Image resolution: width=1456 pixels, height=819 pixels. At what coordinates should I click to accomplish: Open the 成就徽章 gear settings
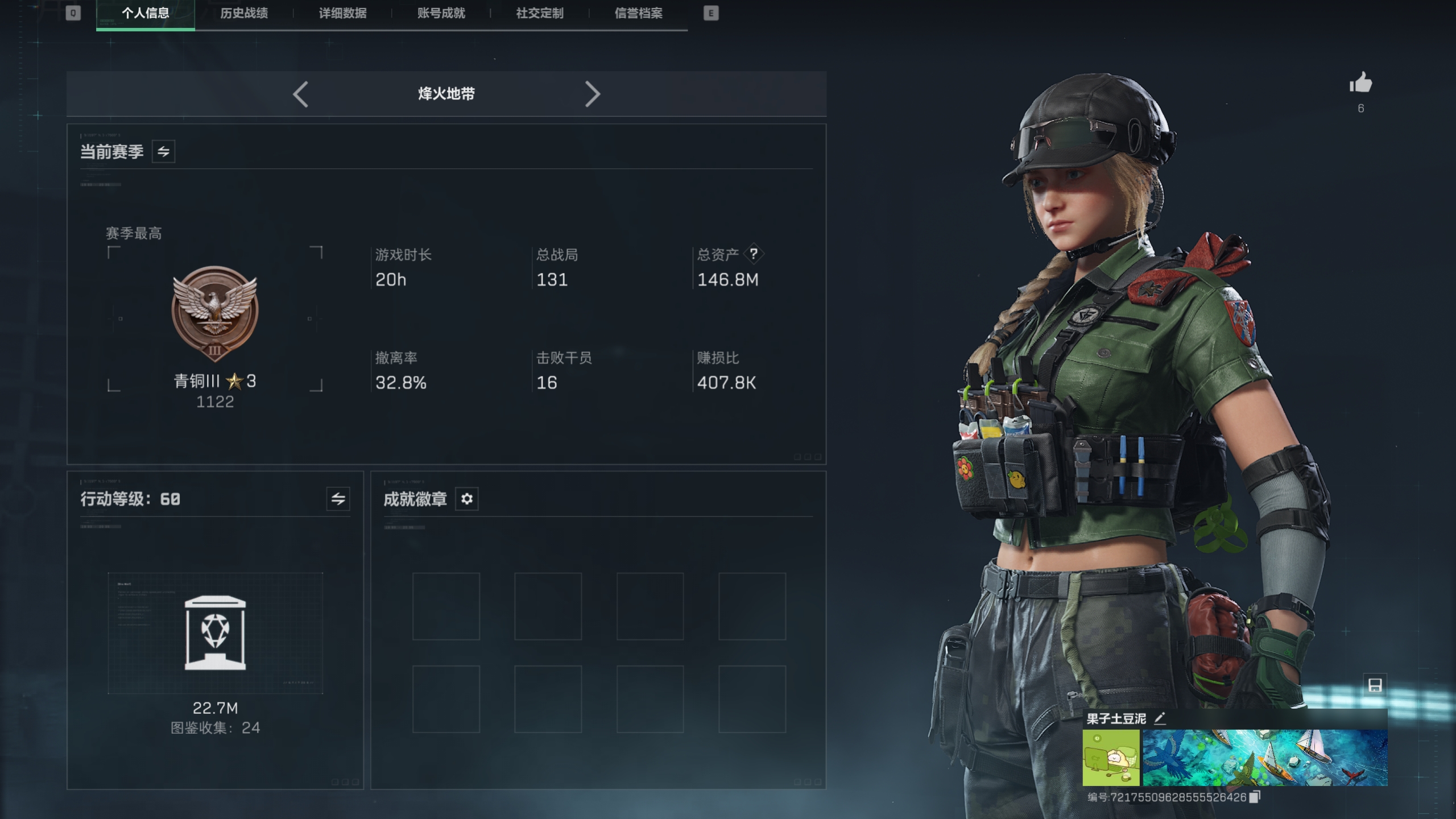click(x=467, y=499)
